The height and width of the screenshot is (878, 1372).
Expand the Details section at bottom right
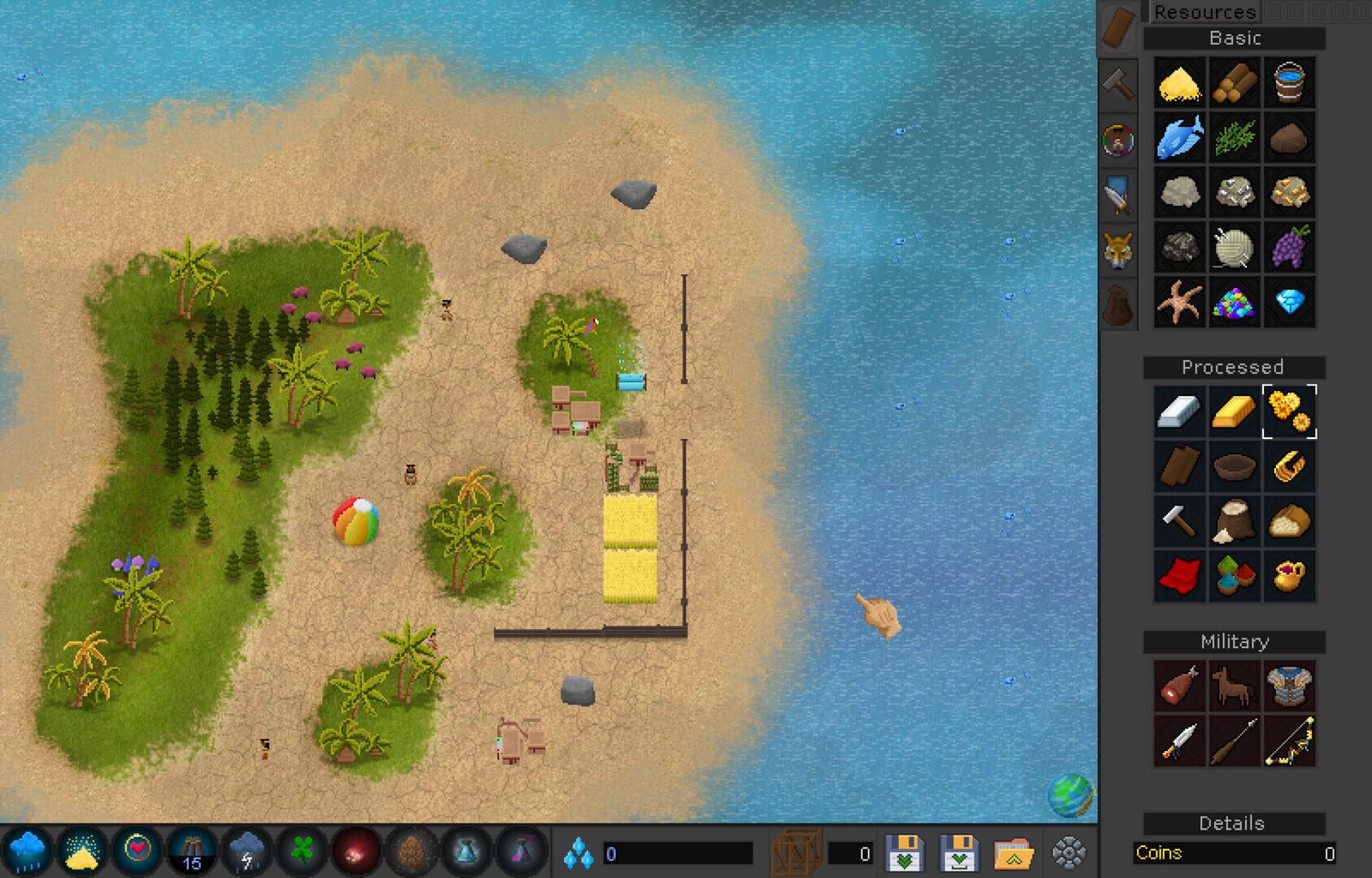[x=1235, y=824]
